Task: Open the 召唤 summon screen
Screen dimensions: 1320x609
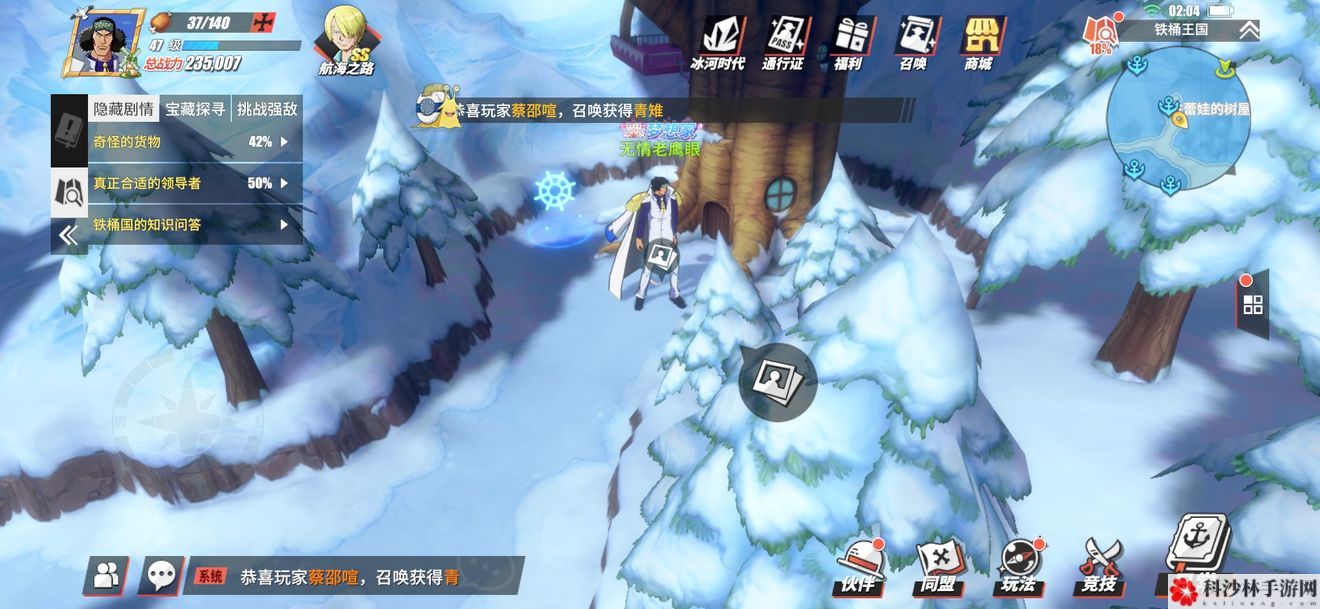Action: tap(913, 43)
